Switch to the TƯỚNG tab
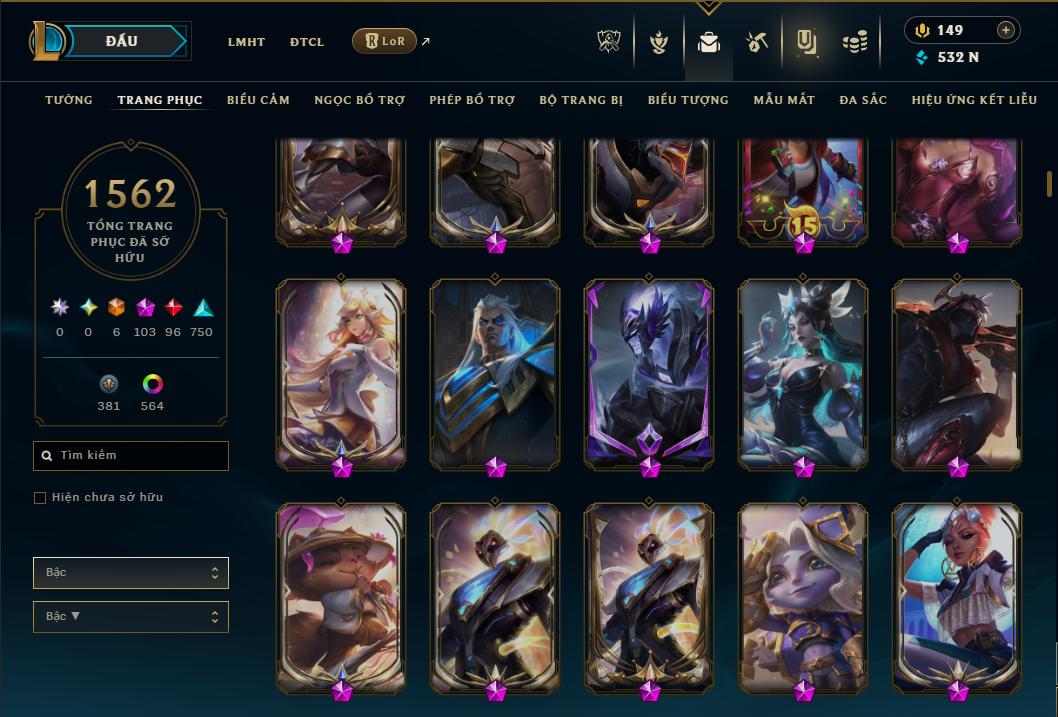The height and width of the screenshot is (717, 1058). [69, 100]
